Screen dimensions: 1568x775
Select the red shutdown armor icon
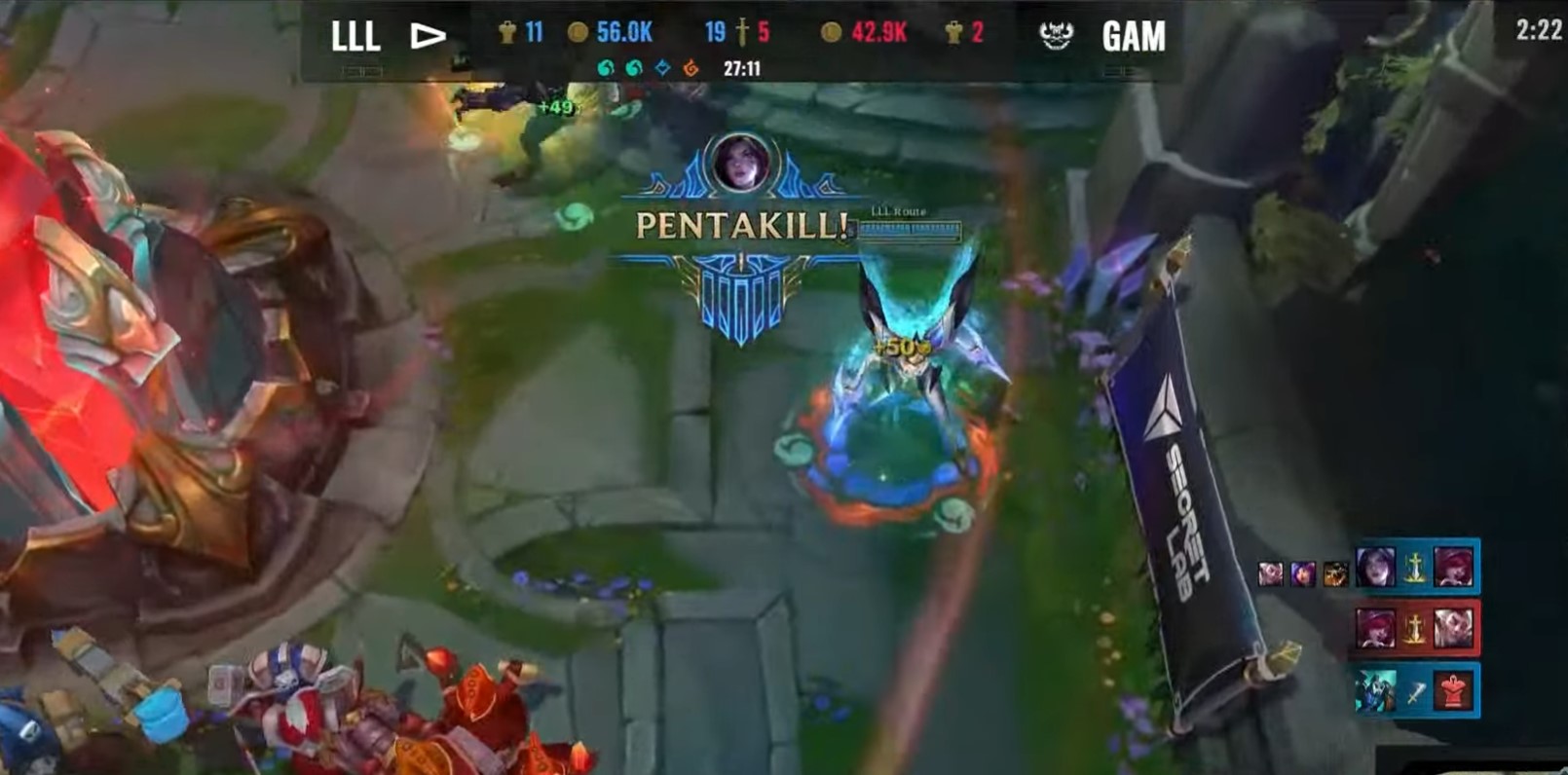pos(1452,689)
